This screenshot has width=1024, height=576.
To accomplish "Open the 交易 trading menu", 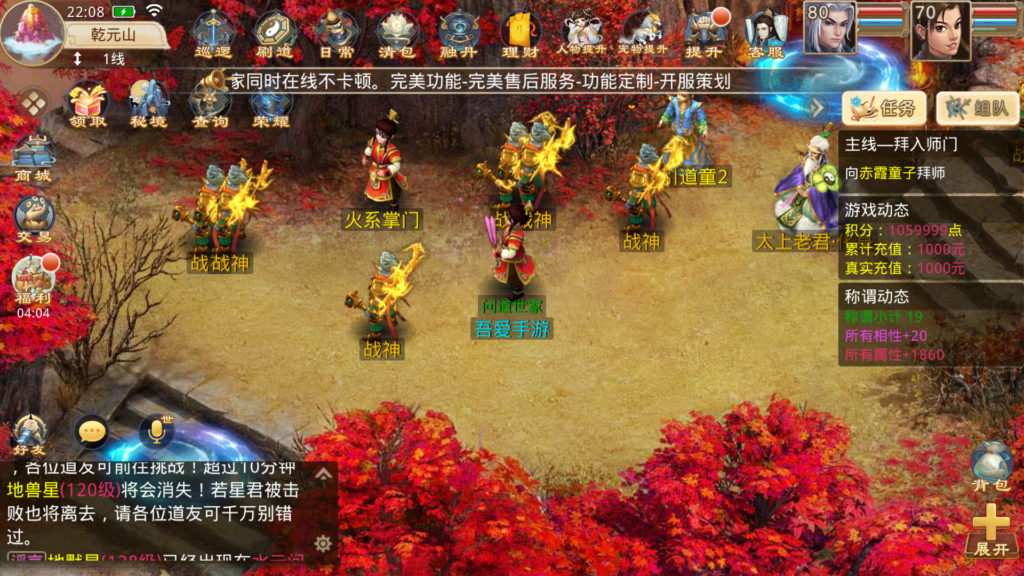I will click(x=33, y=219).
